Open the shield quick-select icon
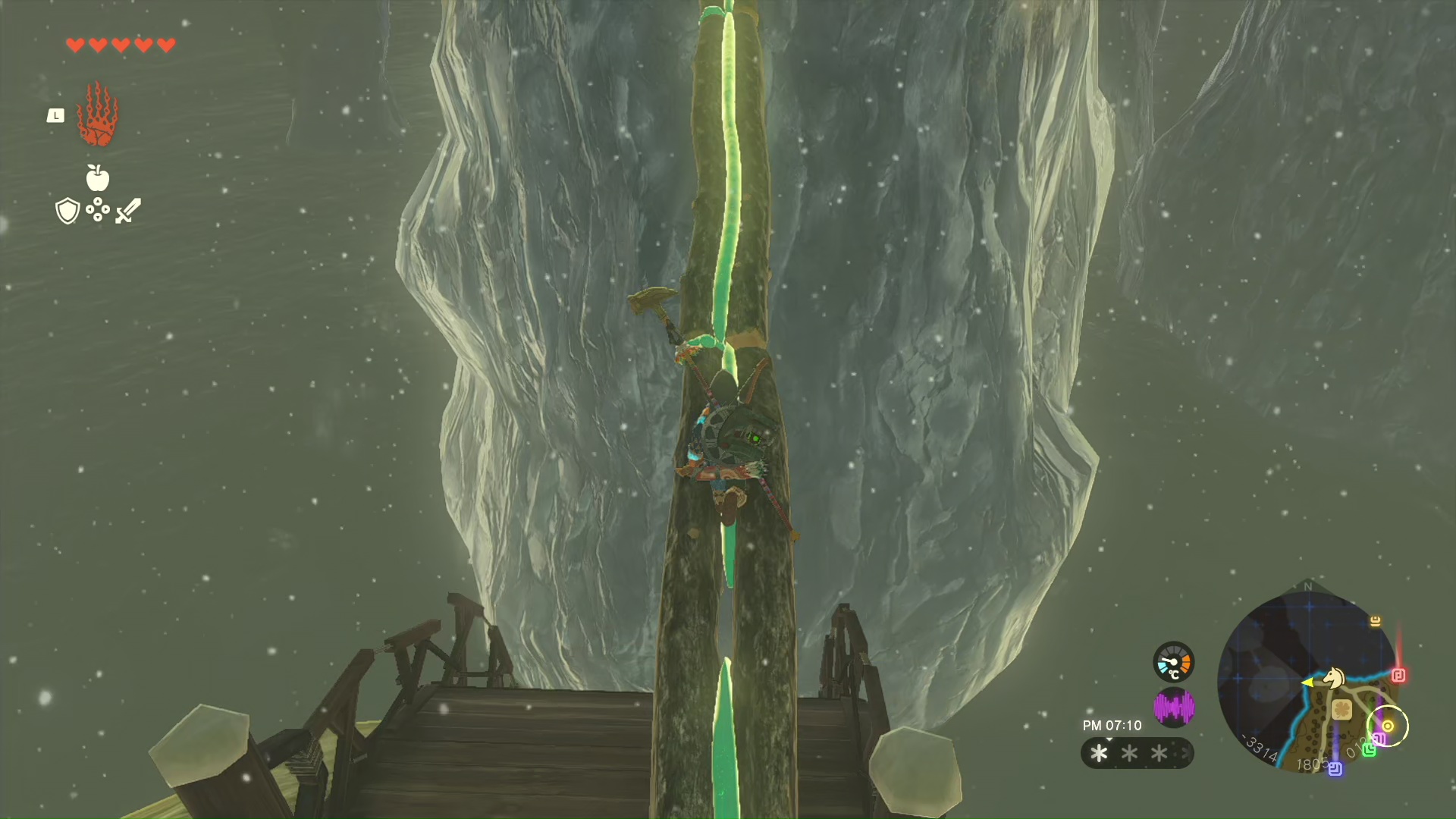The image size is (1456, 819). click(x=67, y=211)
